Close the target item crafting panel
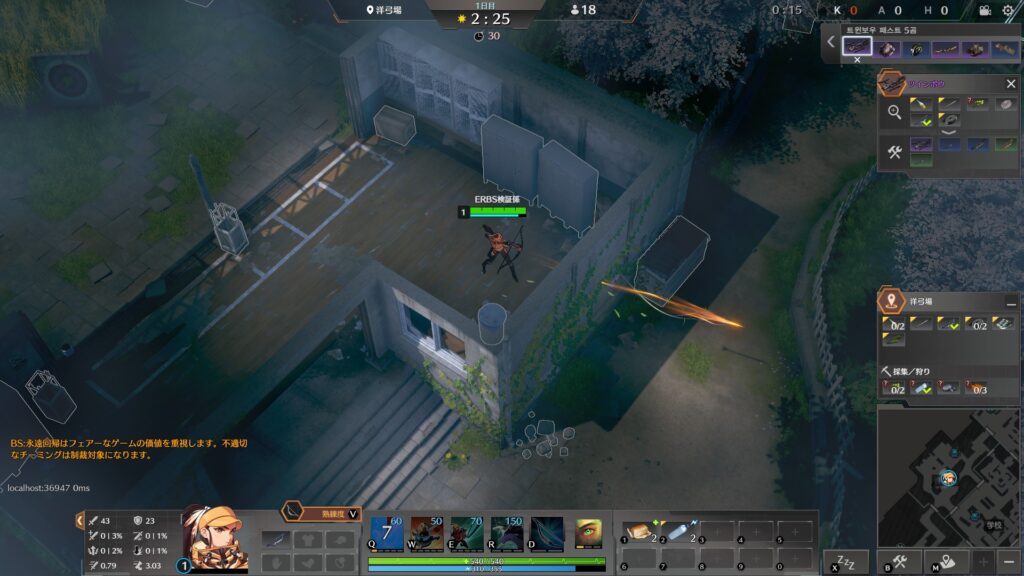This screenshot has height=576, width=1024. (1010, 84)
